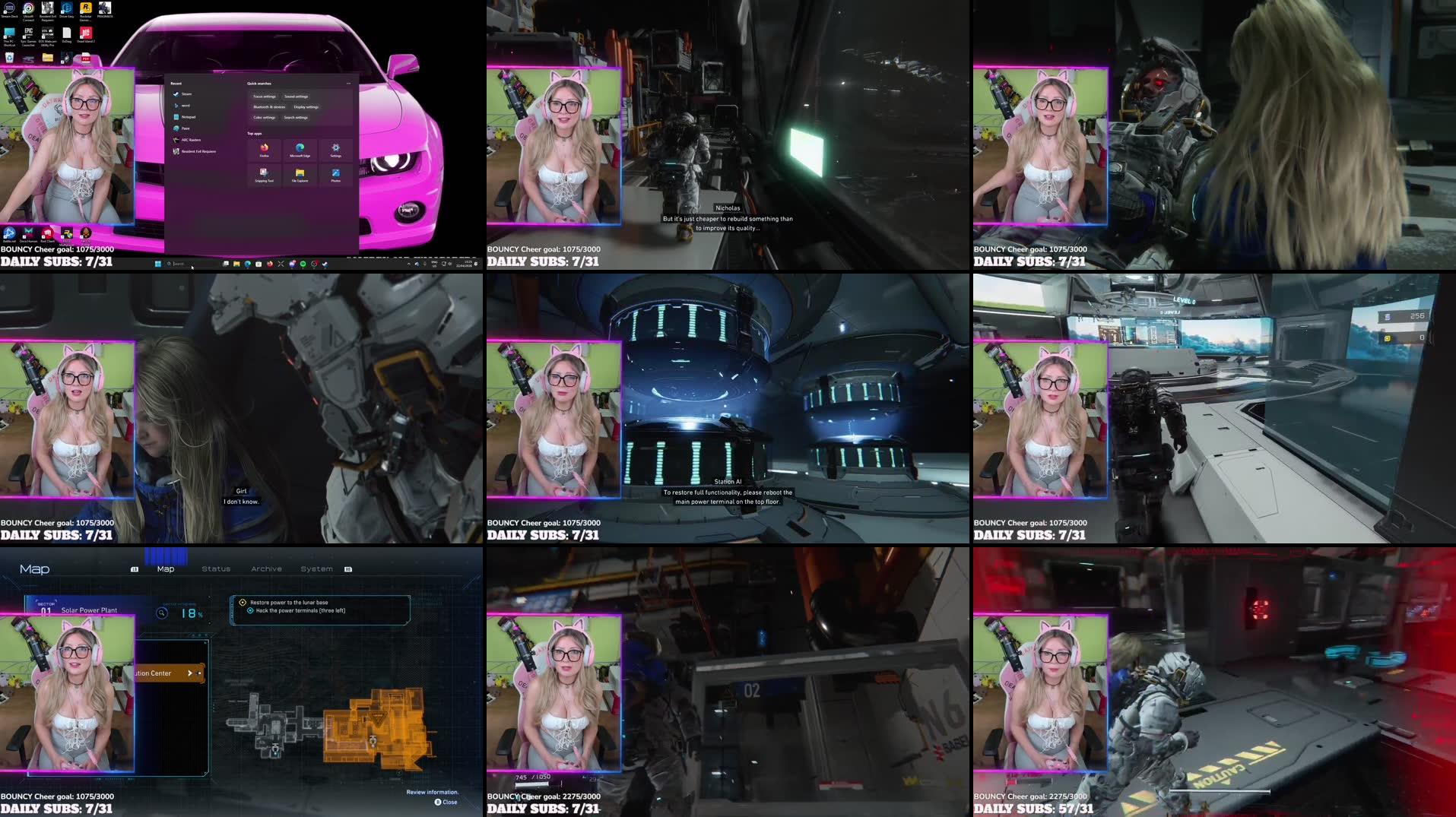This screenshot has width=1456, height=817.
Task: Click the Sound settings quick search button
Action: [295, 97]
